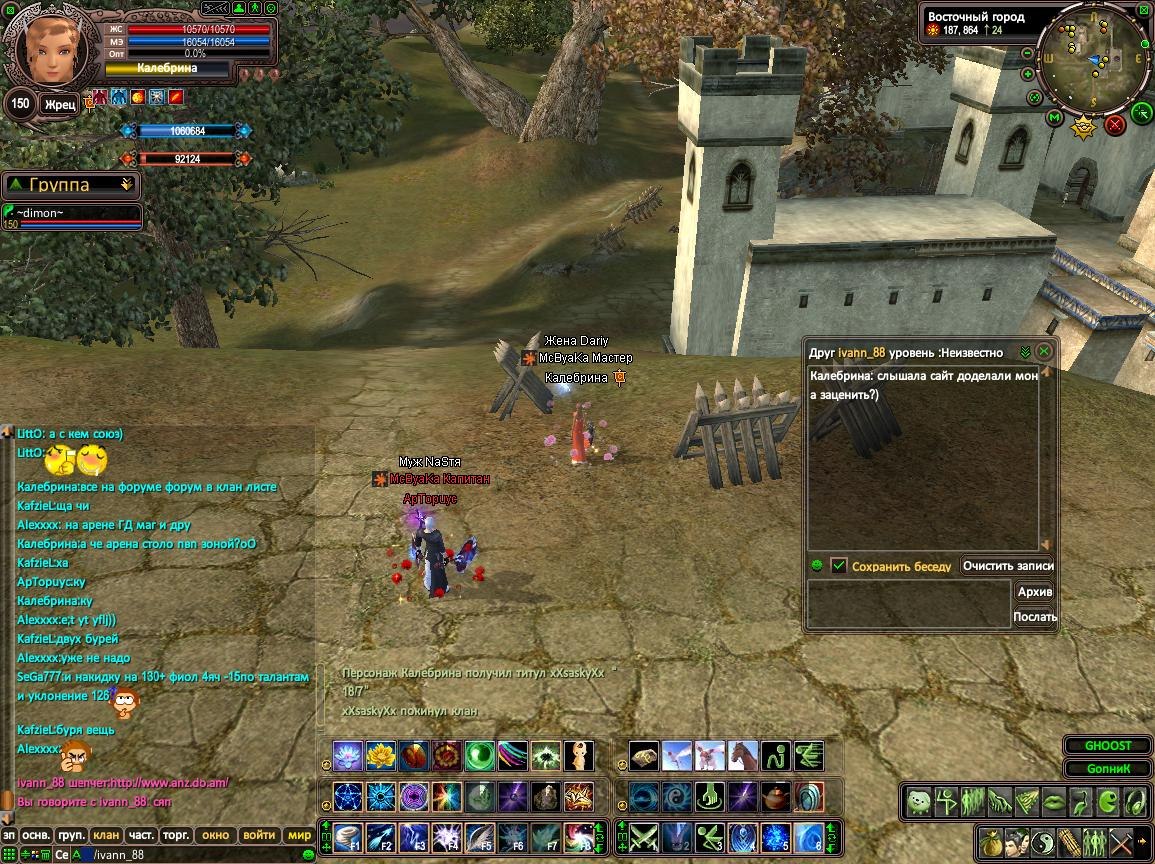Send the private message with Послать button
This screenshot has width=1155, height=864.
tap(1034, 617)
